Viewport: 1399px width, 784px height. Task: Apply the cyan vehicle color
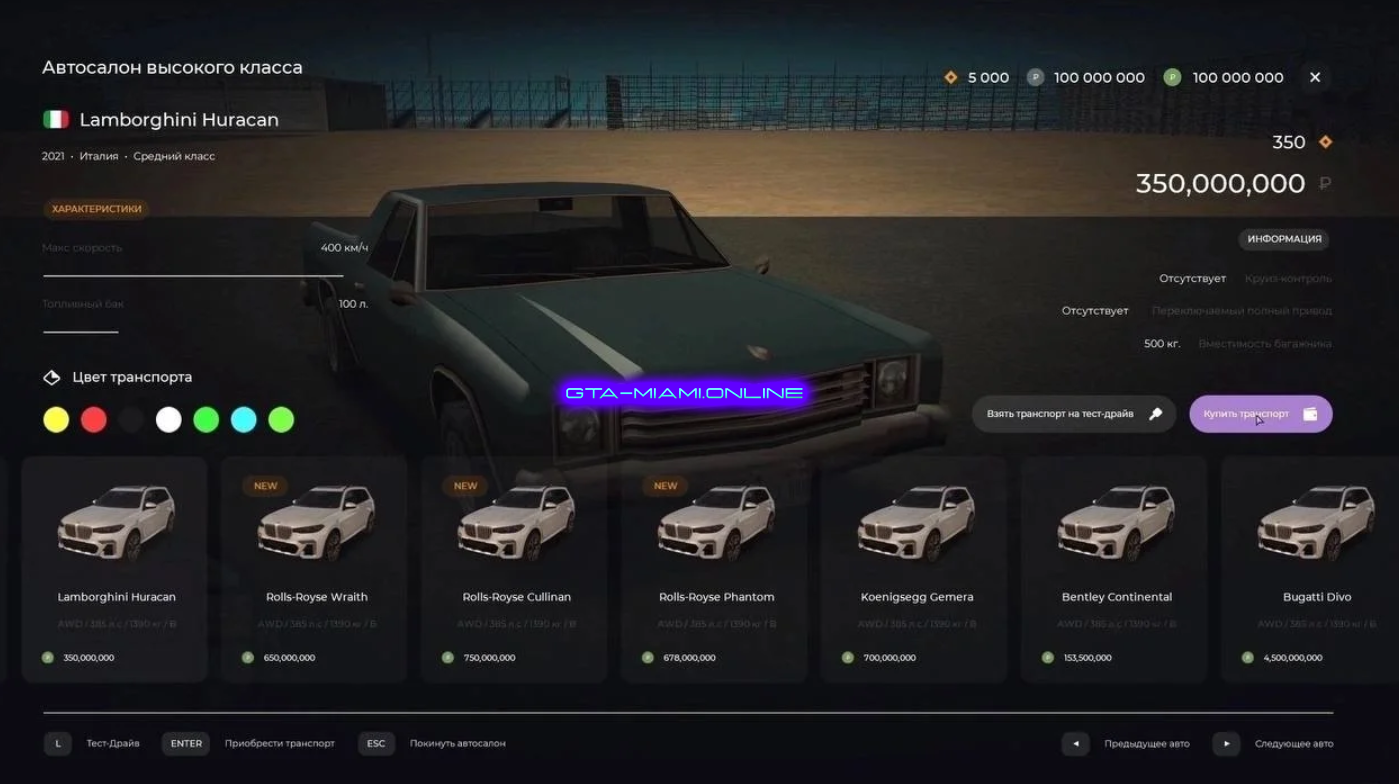(244, 420)
